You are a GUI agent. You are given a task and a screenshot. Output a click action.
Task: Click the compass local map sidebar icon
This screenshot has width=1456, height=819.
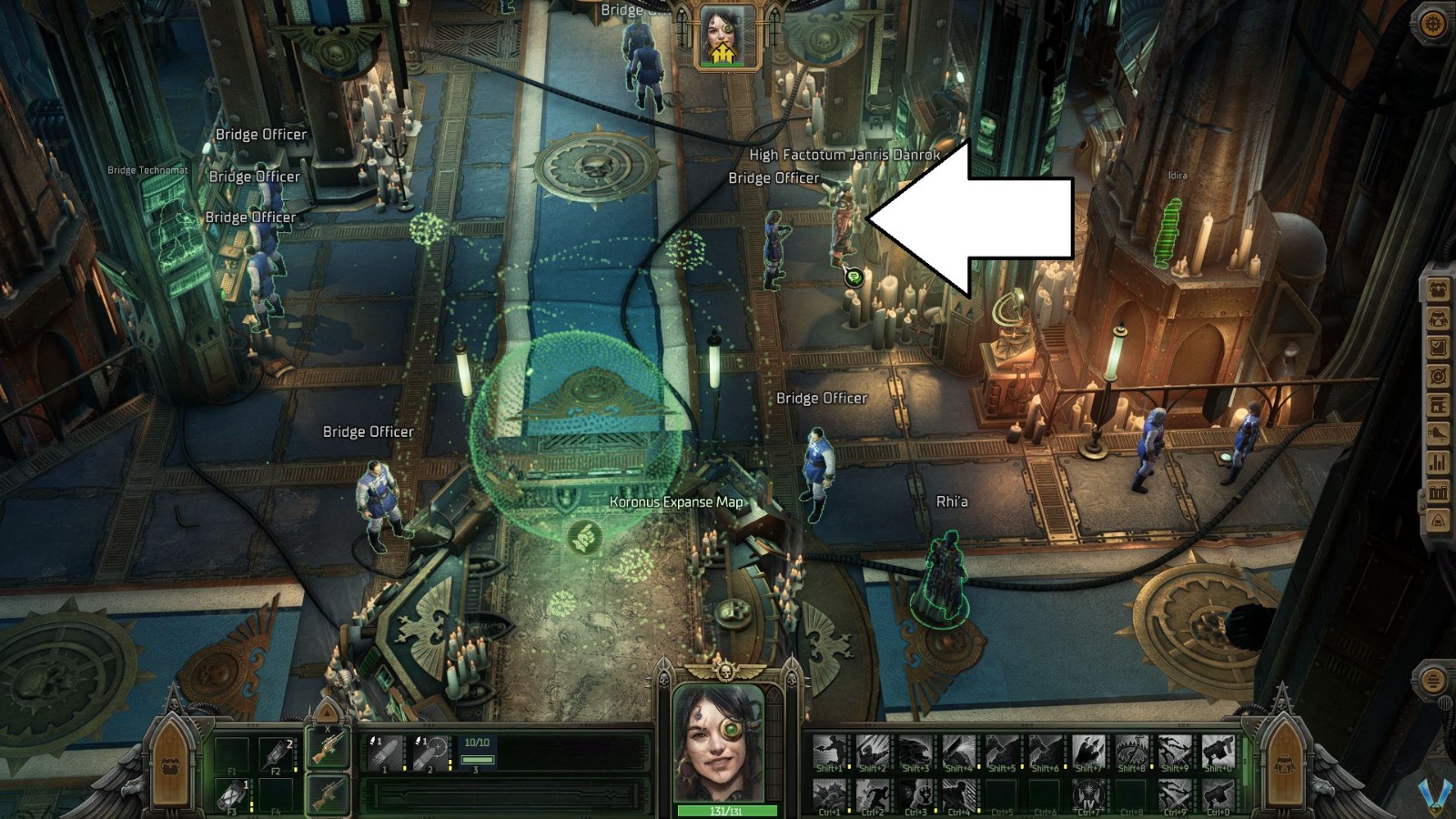pos(1438,375)
